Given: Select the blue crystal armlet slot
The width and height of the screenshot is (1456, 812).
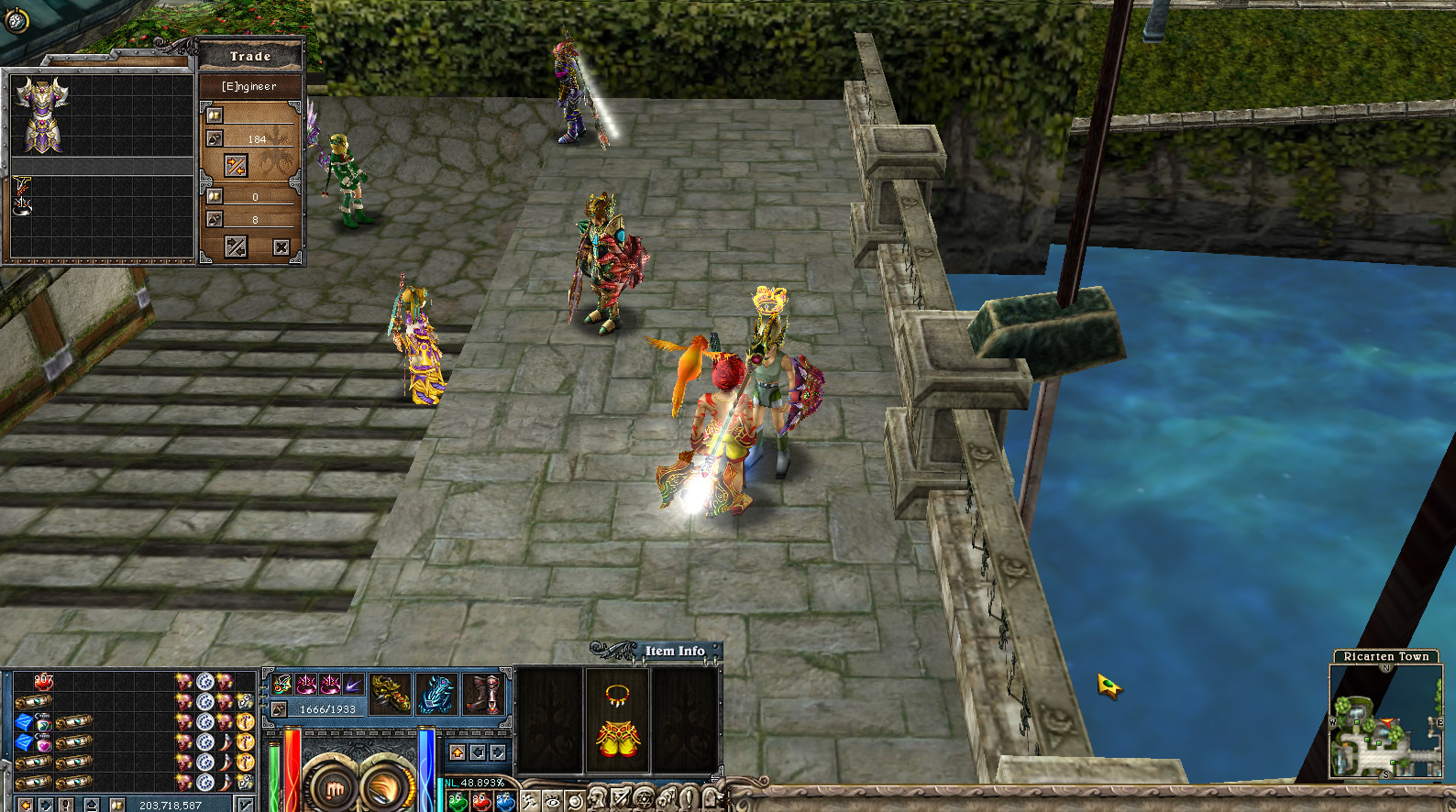Looking at the screenshot, I should (436, 694).
